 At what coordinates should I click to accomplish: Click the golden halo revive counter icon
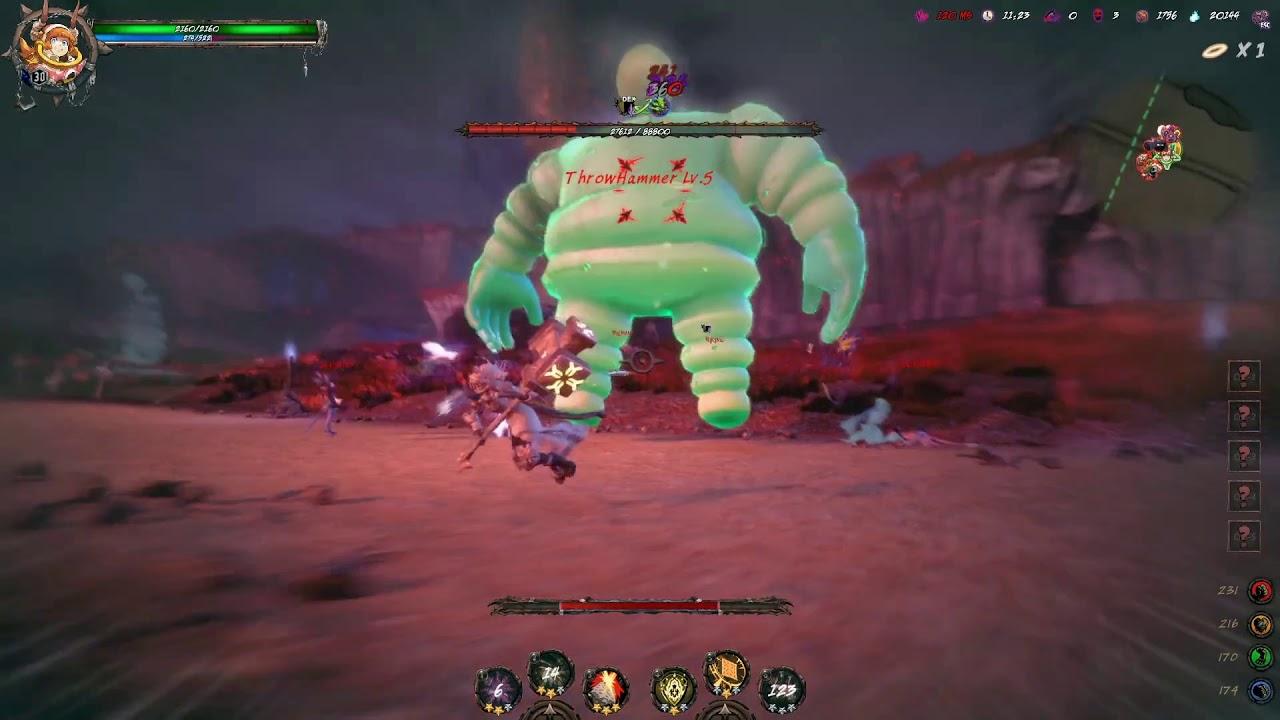(1214, 51)
